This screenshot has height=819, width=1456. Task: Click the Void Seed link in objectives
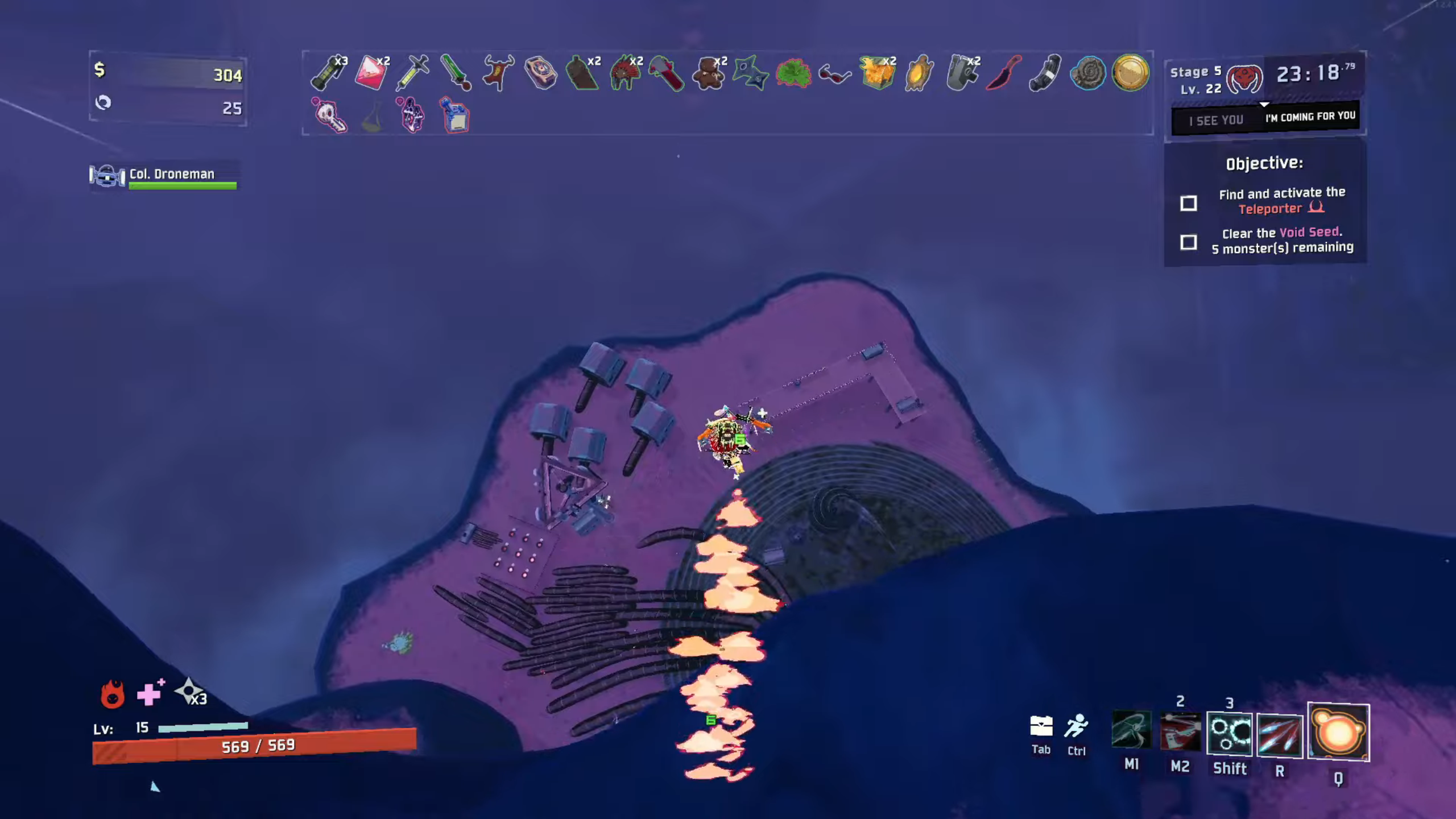point(1310,233)
